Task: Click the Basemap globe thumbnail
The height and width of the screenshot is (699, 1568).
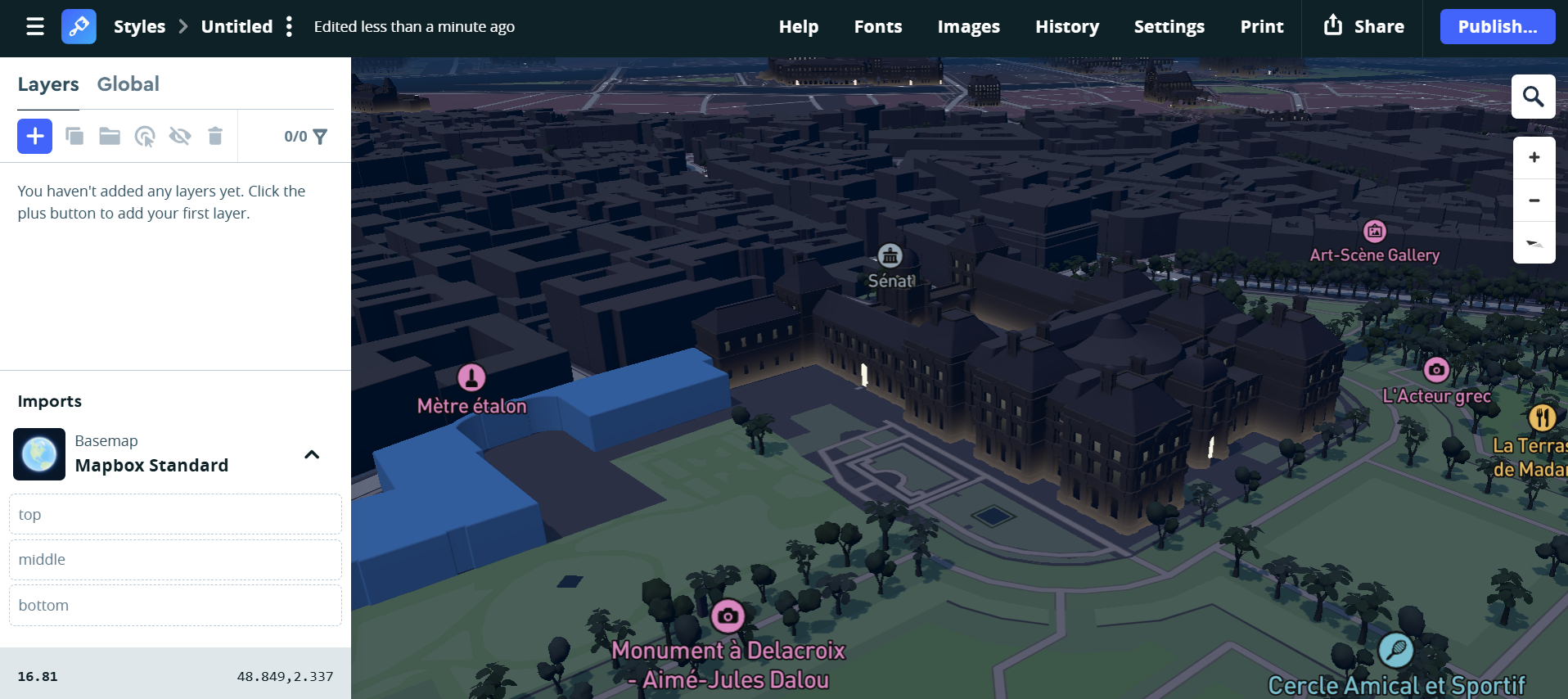Action: click(x=38, y=454)
